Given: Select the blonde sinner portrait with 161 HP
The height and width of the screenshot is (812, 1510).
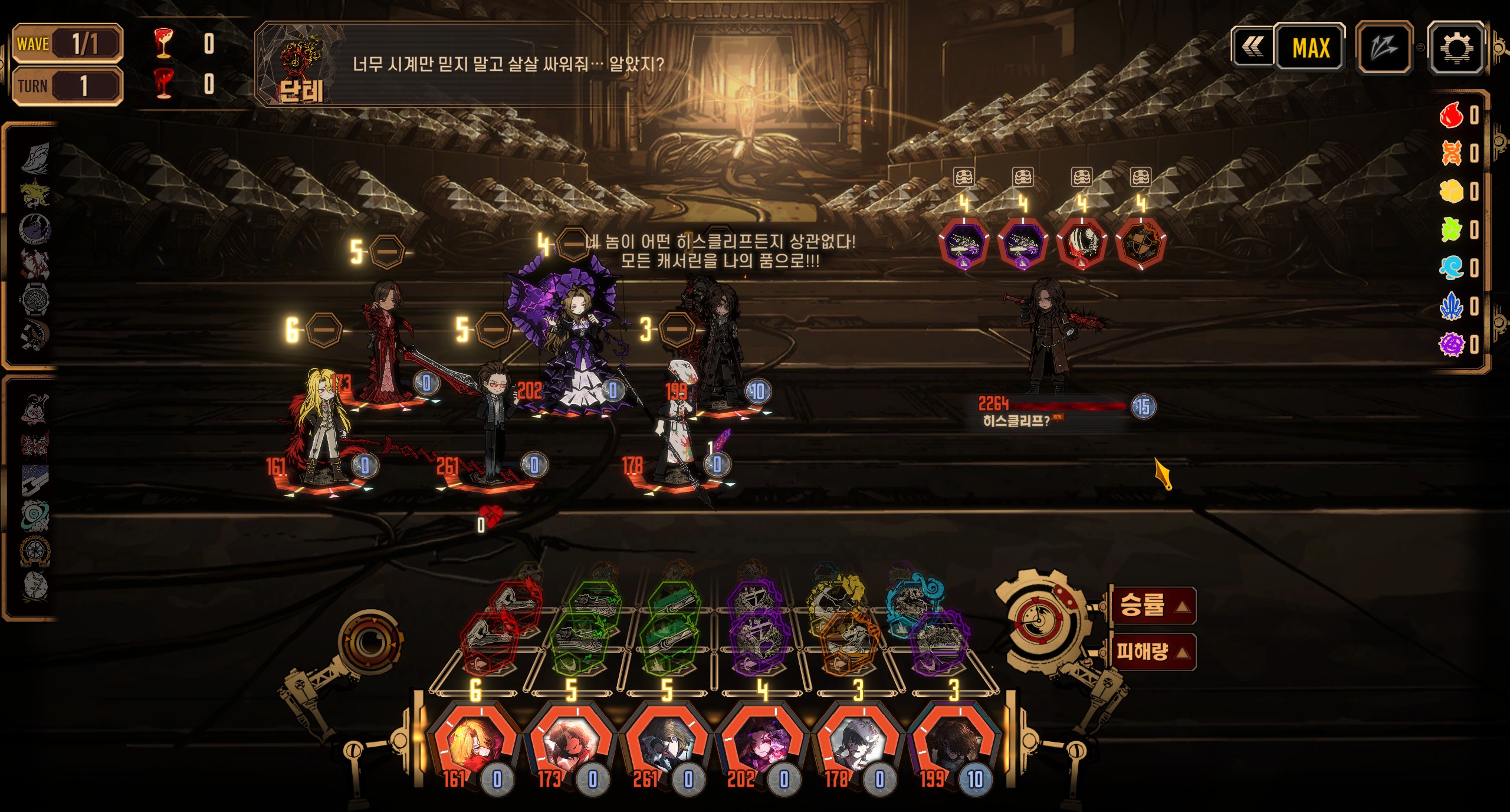Looking at the screenshot, I should pos(475,745).
